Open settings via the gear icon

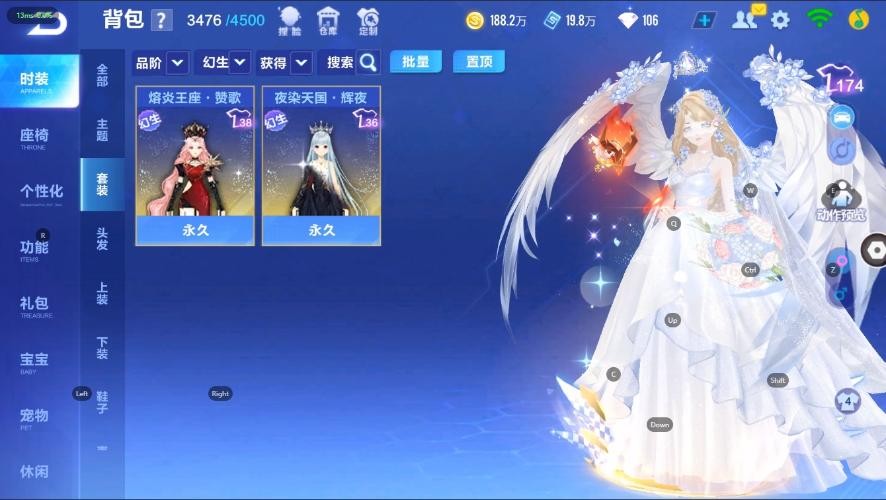pyautogui.click(x=780, y=20)
